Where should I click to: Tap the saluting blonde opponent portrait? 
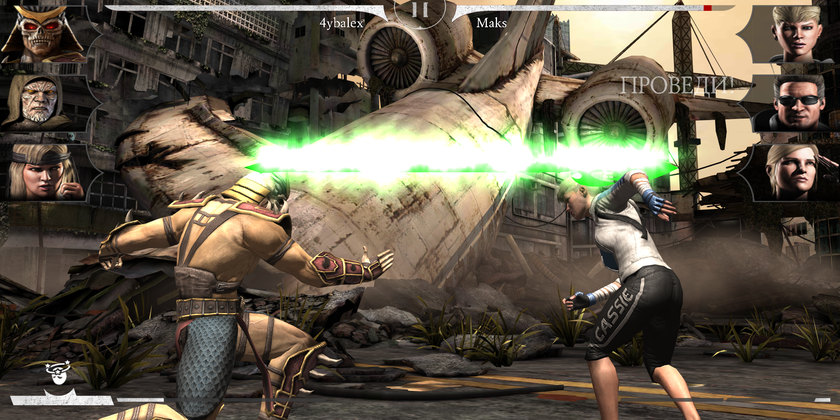point(797,171)
